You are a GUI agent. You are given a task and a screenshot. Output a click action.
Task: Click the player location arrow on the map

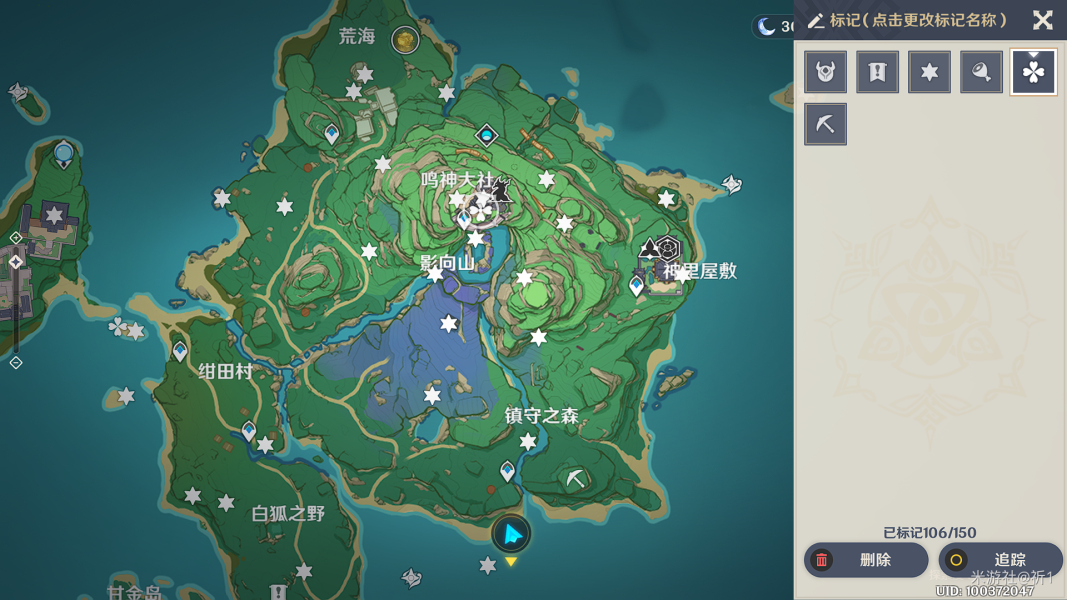511,534
